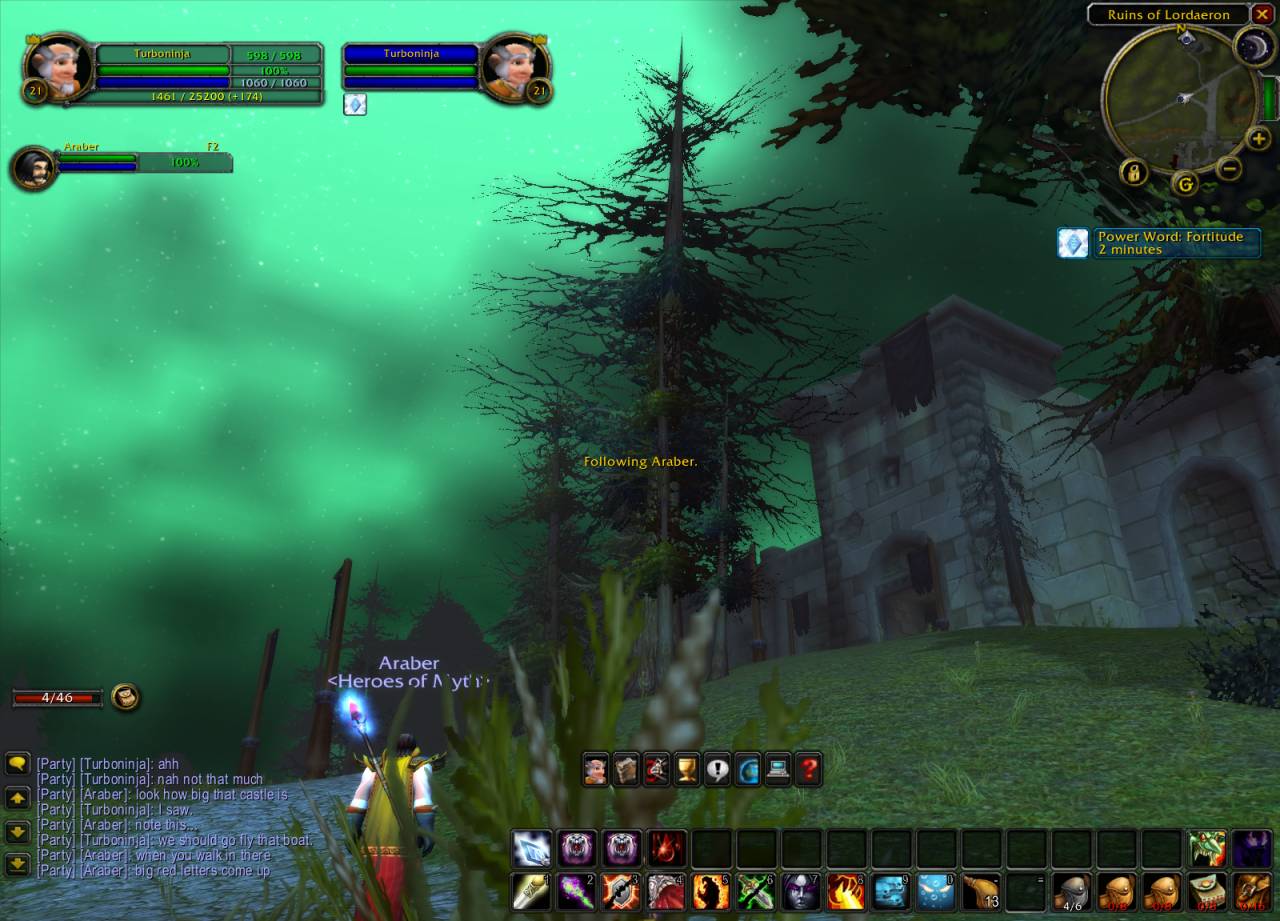
Task: Open the Quest Log exclamation icon
Action: click(716, 767)
